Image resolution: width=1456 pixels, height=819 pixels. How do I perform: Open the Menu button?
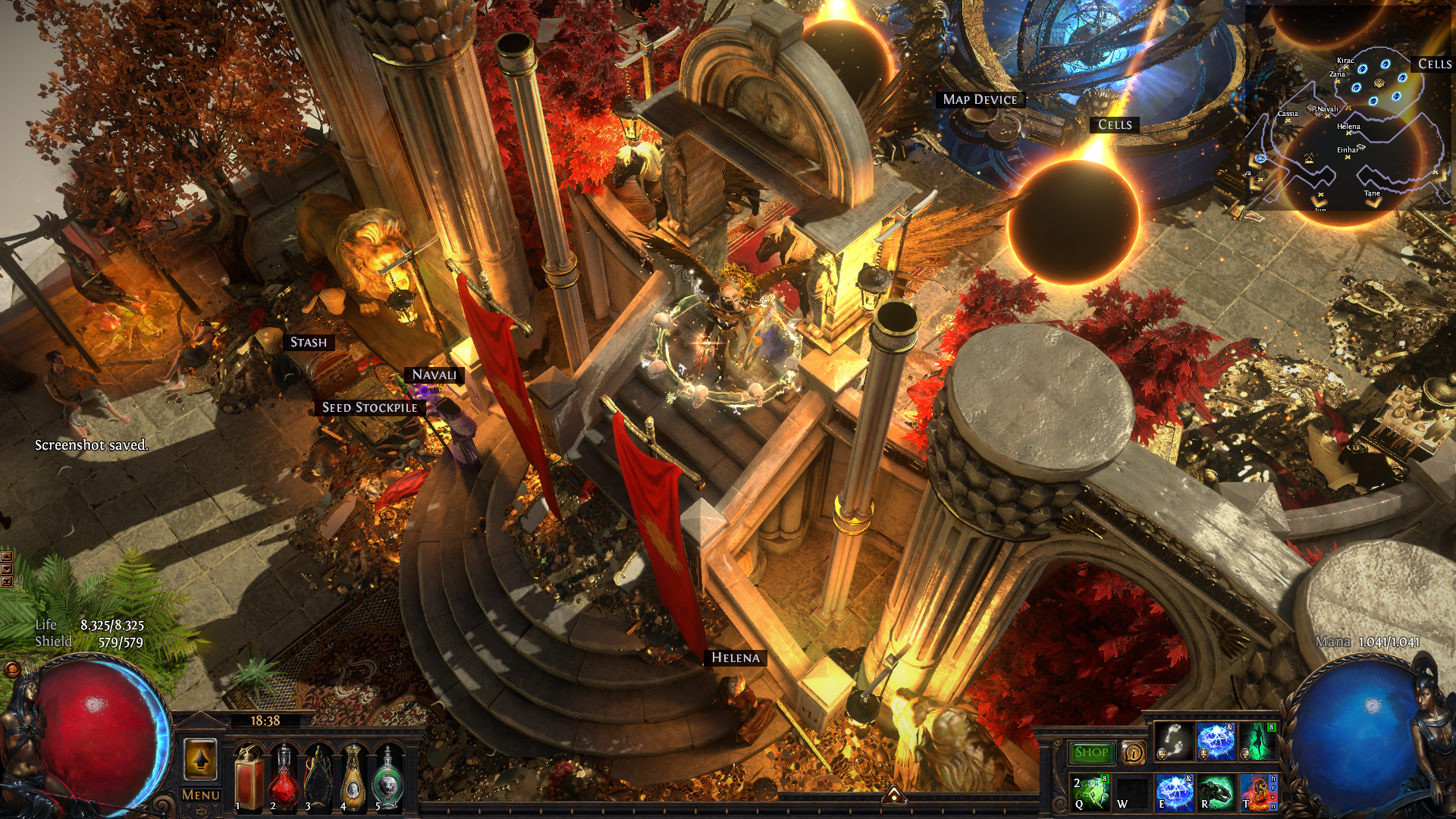click(201, 795)
